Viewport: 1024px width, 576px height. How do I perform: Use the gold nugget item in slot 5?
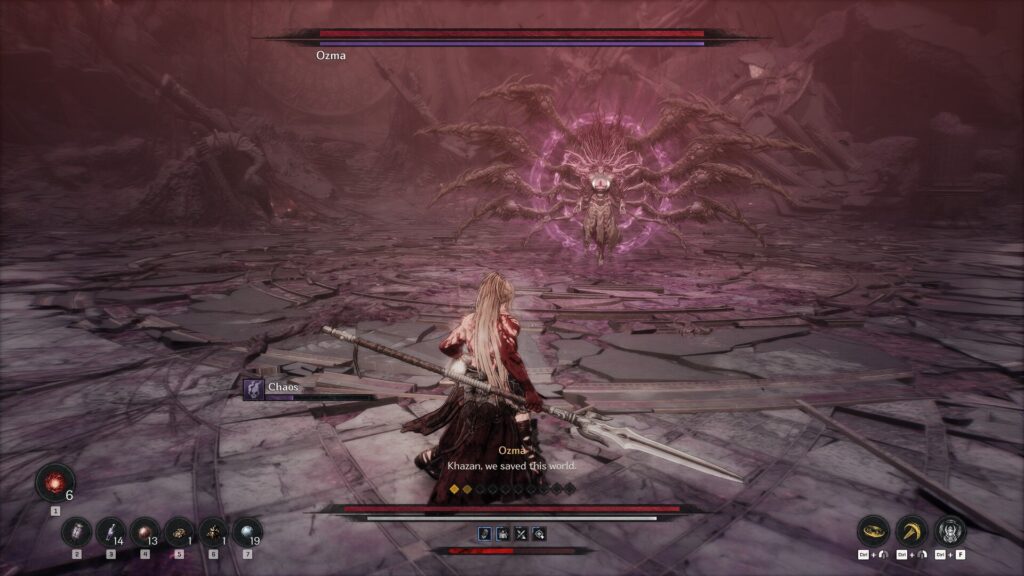(179, 531)
